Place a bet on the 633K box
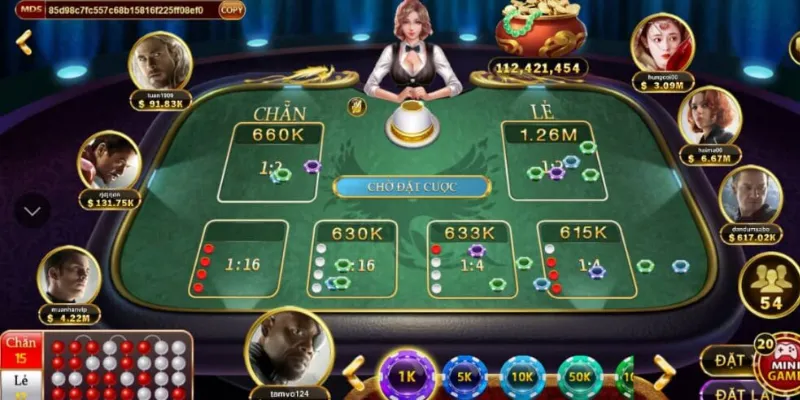This screenshot has width=800, height=400. pyautogui.click(x=468, y=259)
